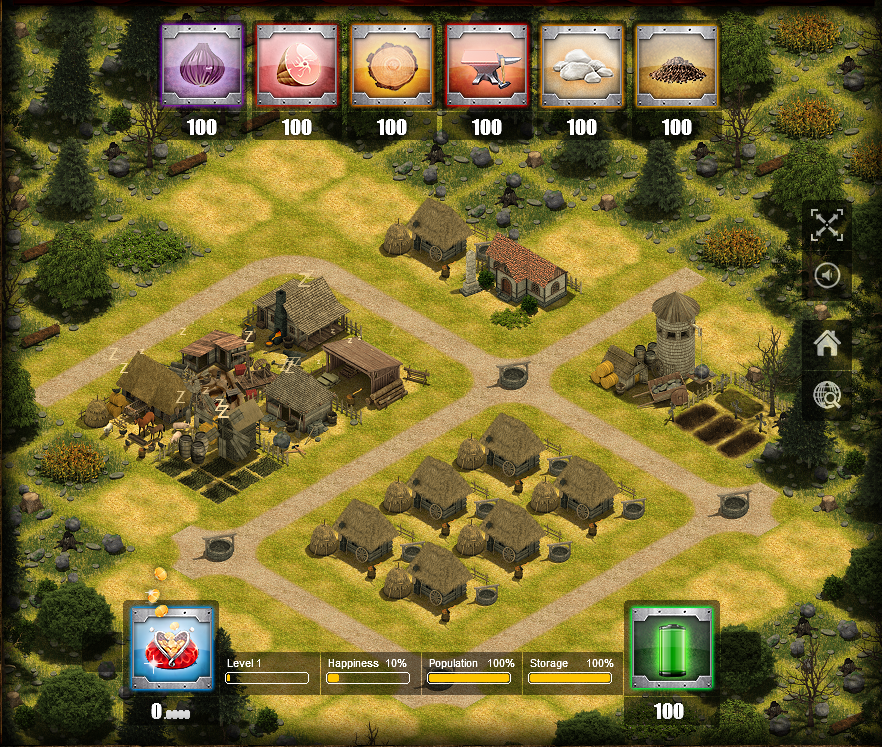Select the purple onion resource icon
The image size is (882, 747).
coord(202,66)
